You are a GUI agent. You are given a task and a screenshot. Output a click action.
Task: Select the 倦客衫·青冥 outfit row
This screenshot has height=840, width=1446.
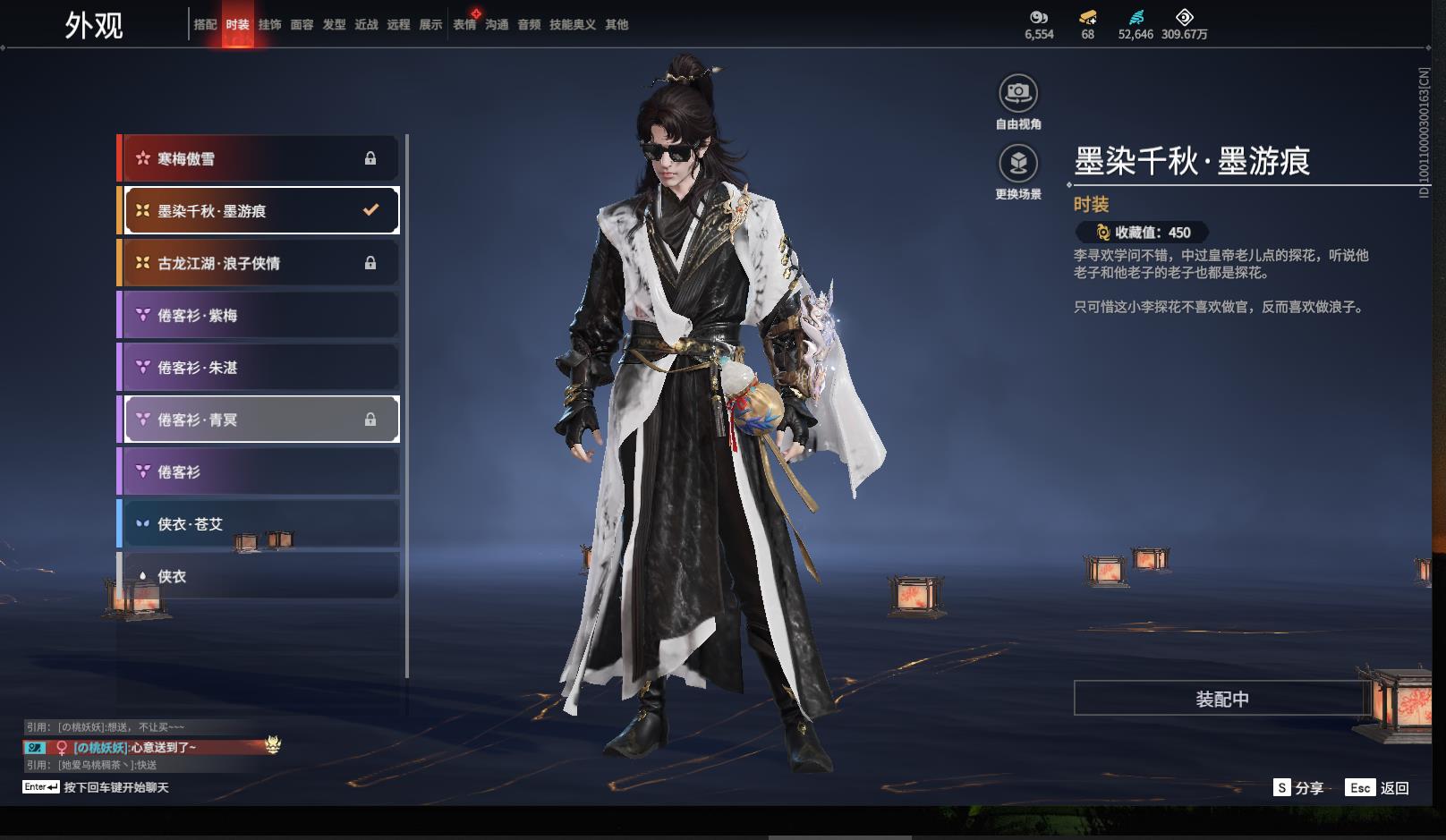click(259, 420)
